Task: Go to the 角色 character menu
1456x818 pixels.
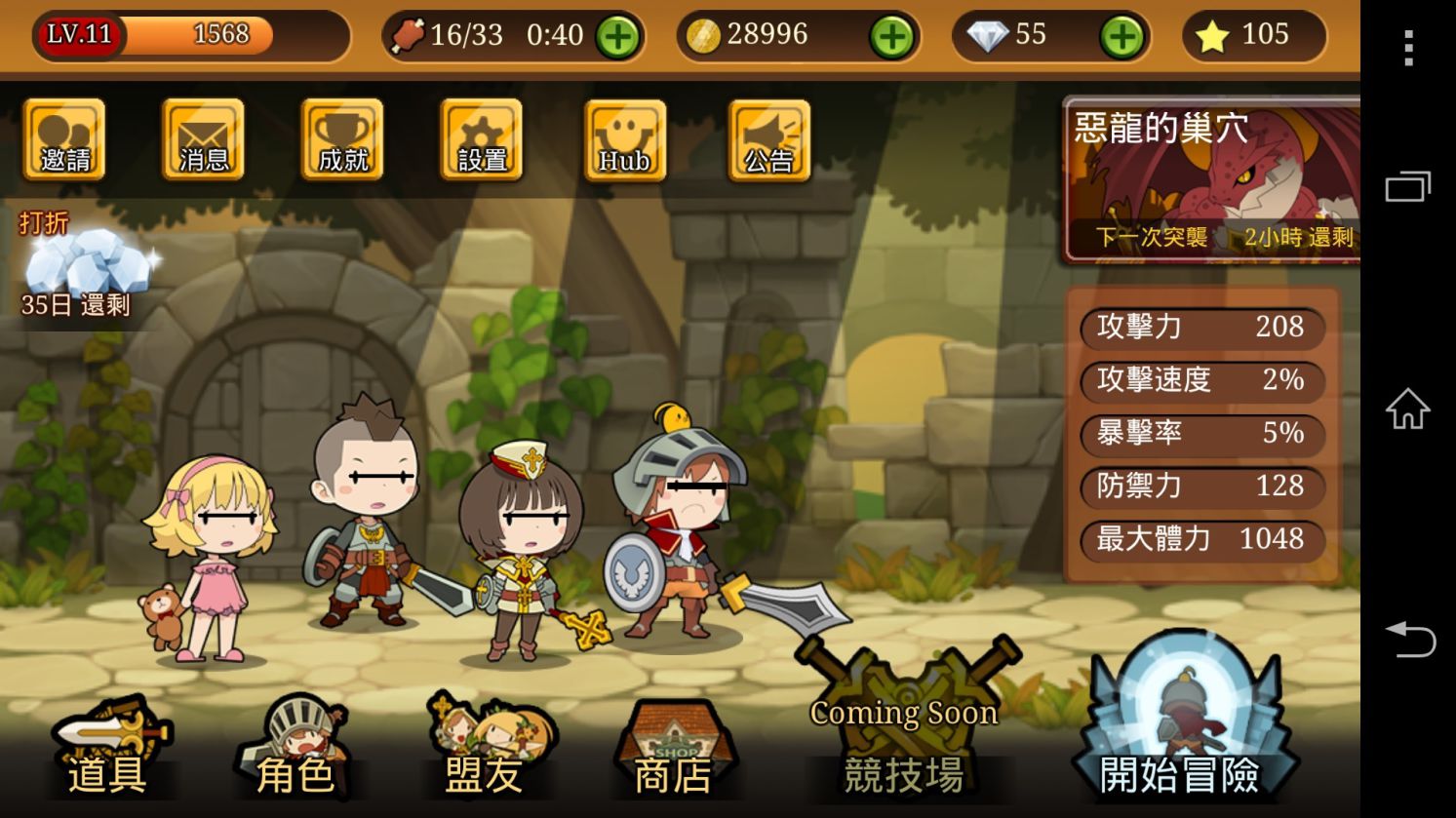Action: point(295,753)
